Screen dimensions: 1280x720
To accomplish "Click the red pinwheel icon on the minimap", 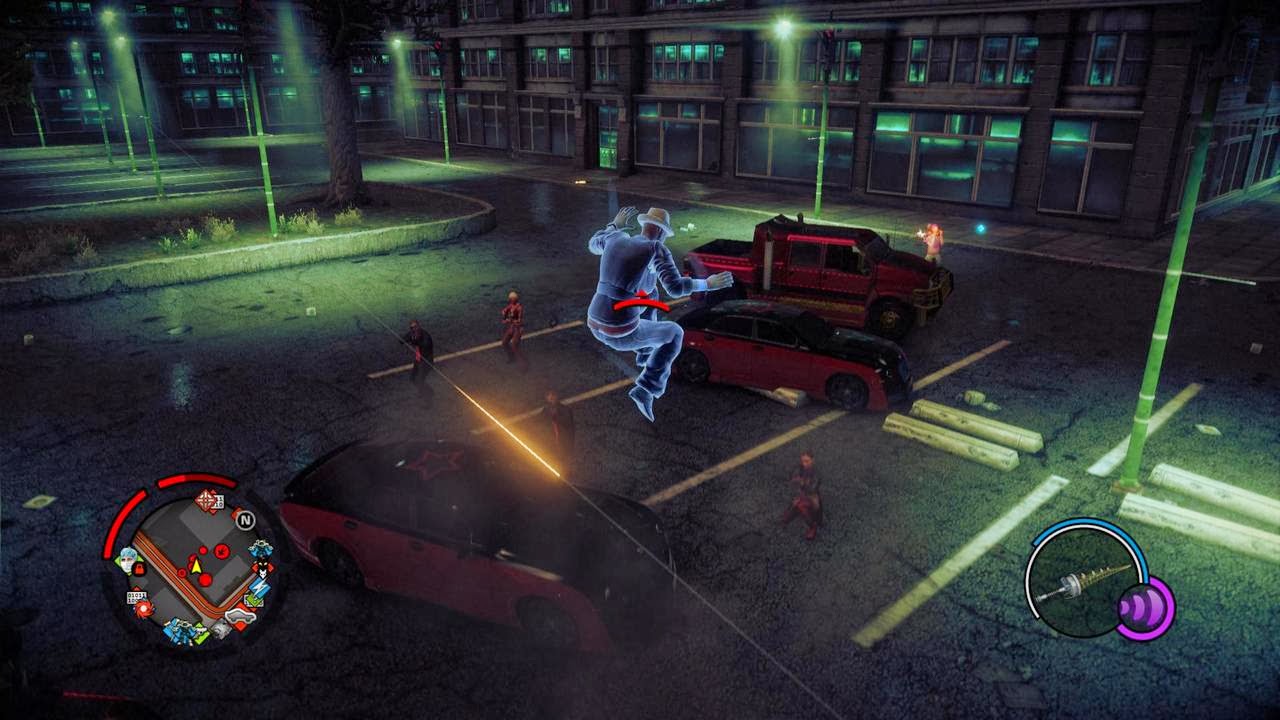I will point(141,607).
